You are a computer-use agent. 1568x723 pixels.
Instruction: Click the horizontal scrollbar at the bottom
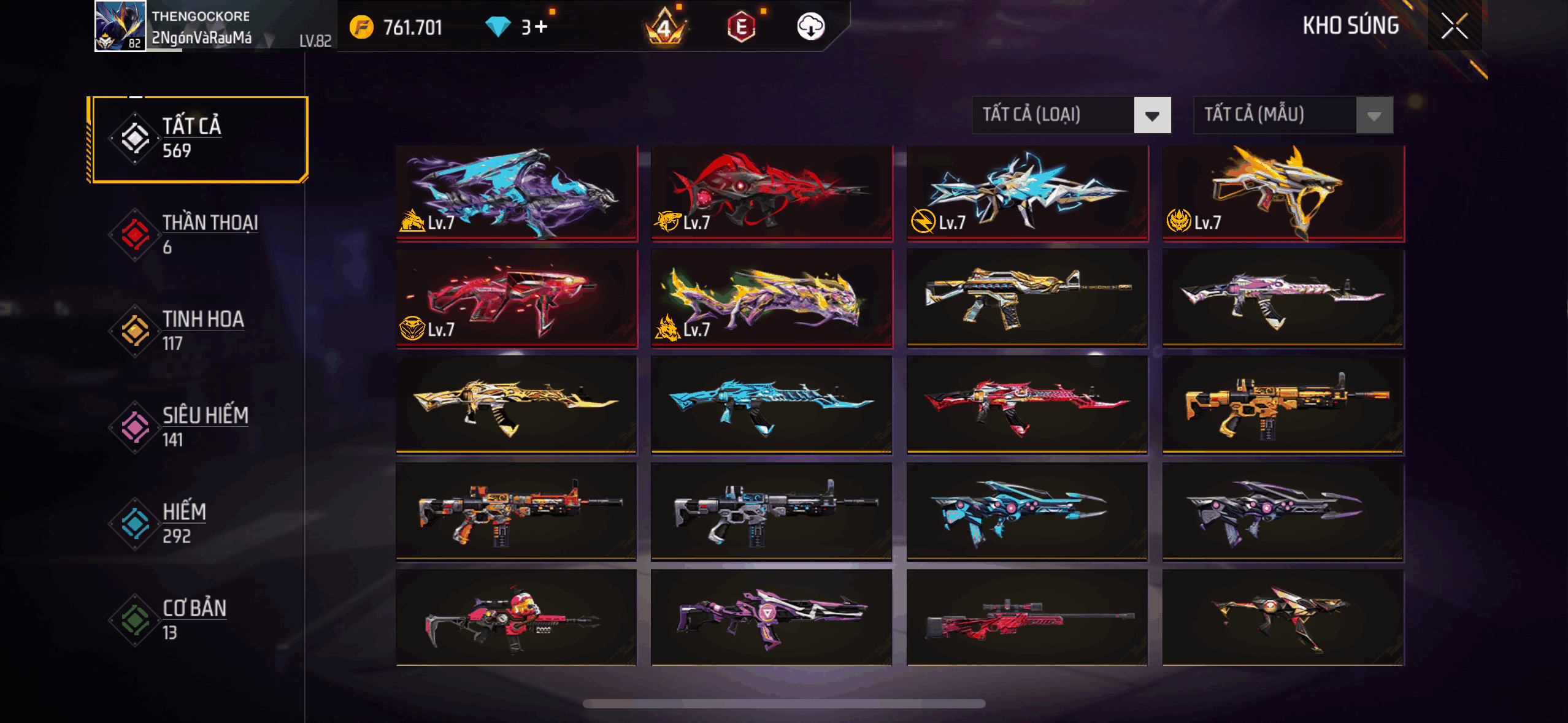(x=784, y=703)
